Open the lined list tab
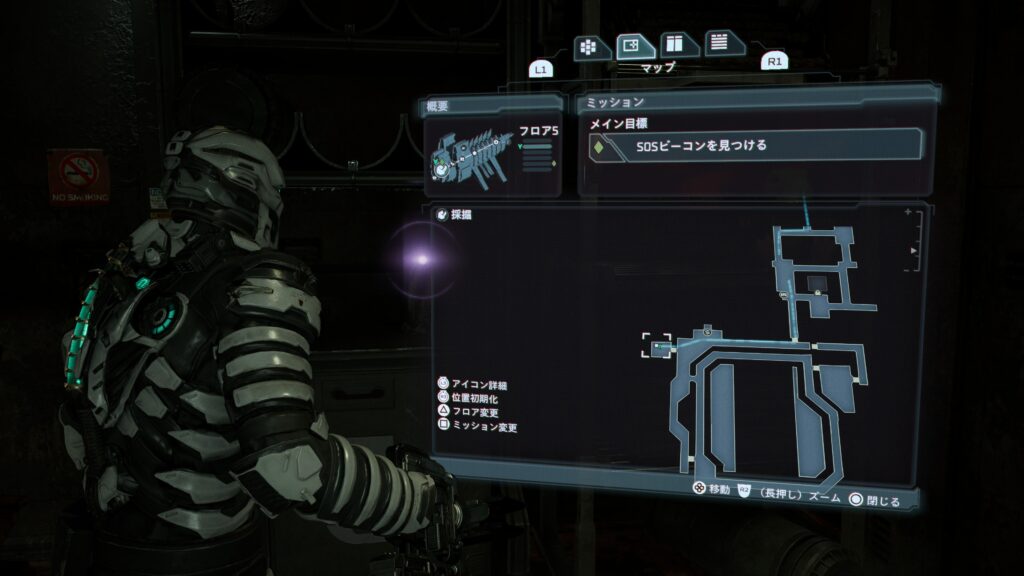 click(723, 43)
